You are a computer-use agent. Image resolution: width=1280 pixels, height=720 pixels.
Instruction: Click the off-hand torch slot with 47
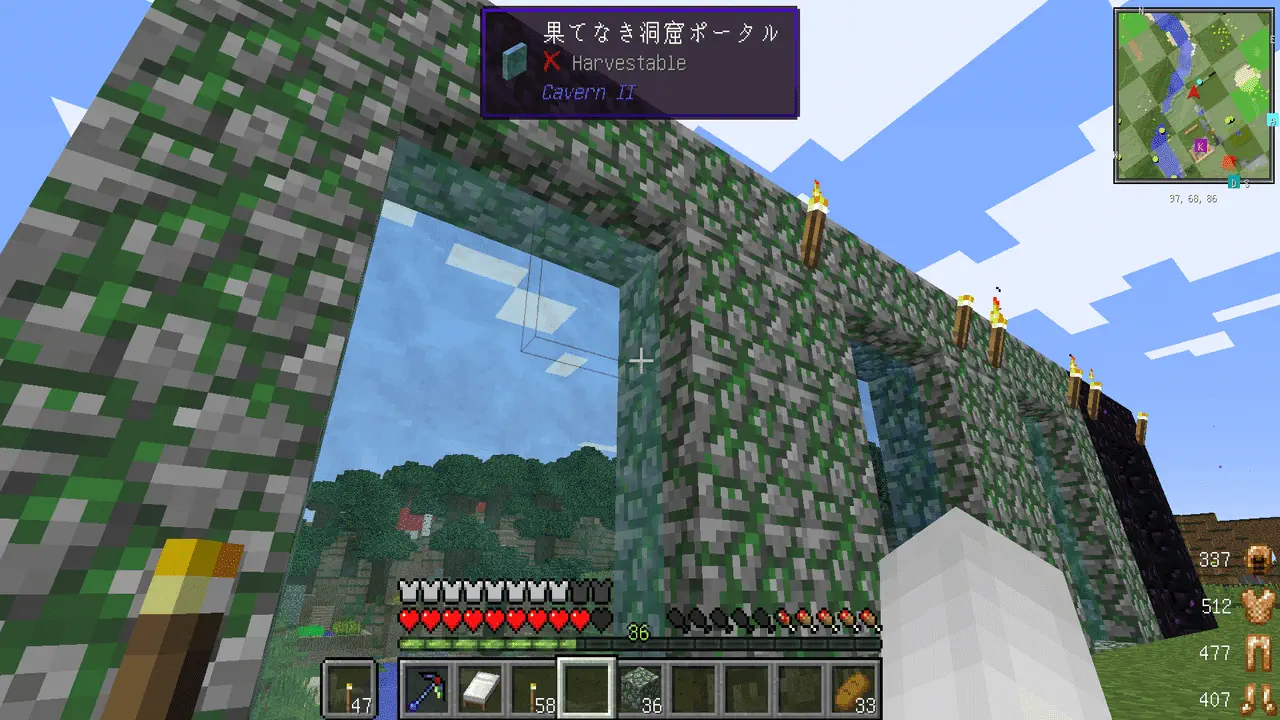click(x=350, y=687)
